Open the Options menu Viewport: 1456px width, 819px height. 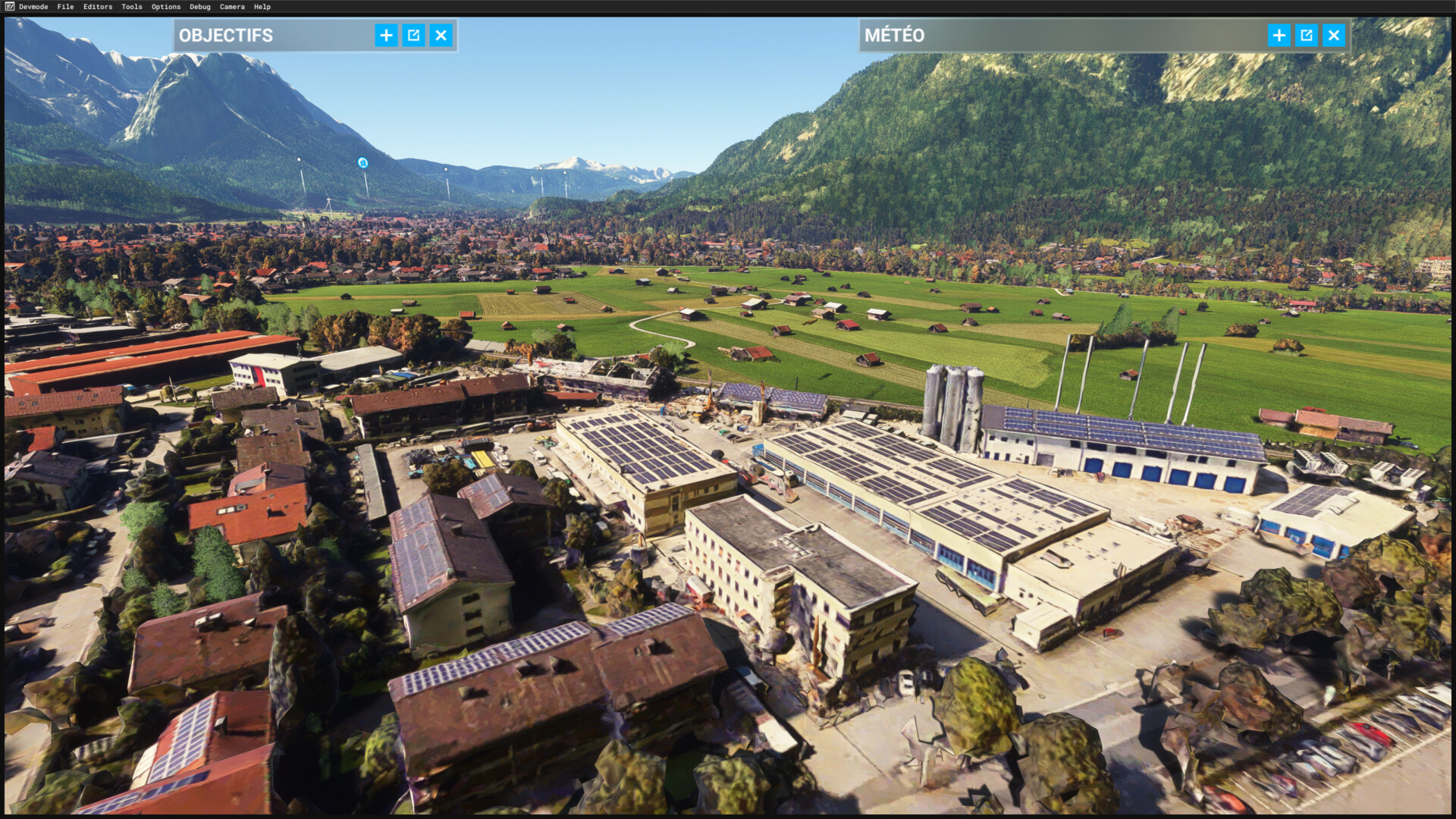166,7
